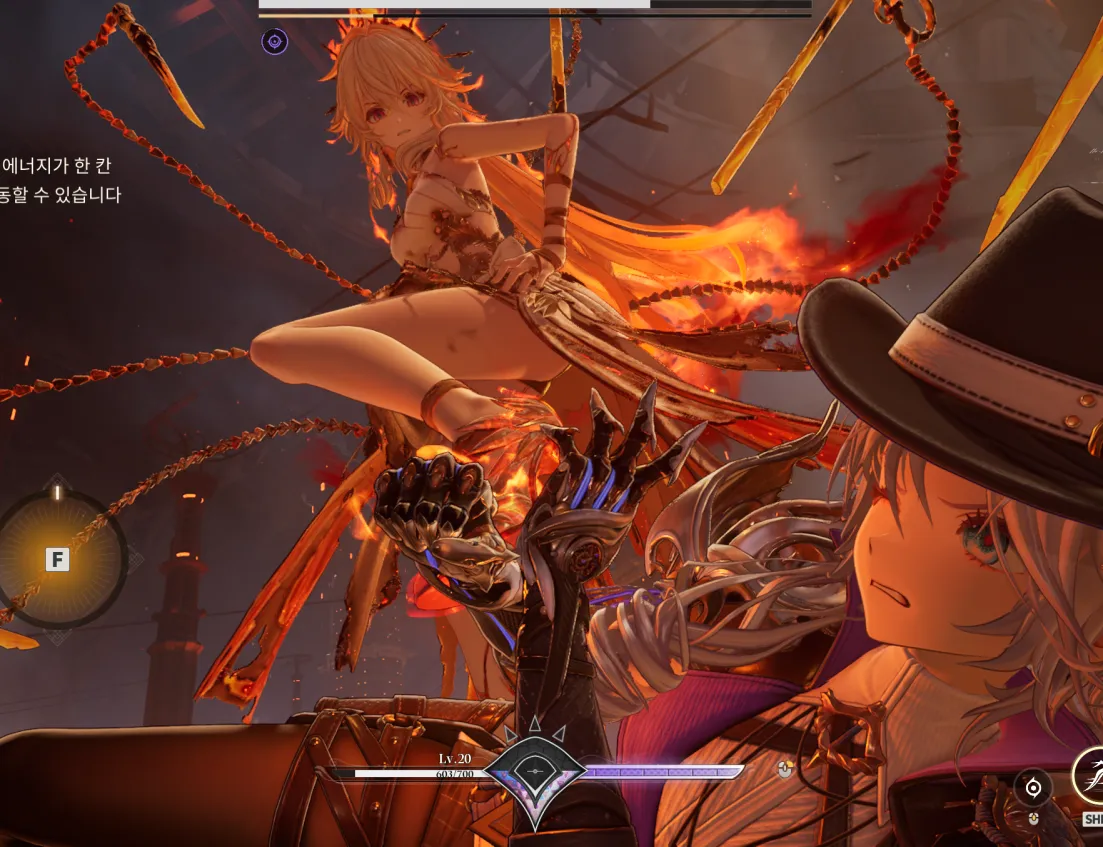Select the purple target status icon under boss bar

274,41
